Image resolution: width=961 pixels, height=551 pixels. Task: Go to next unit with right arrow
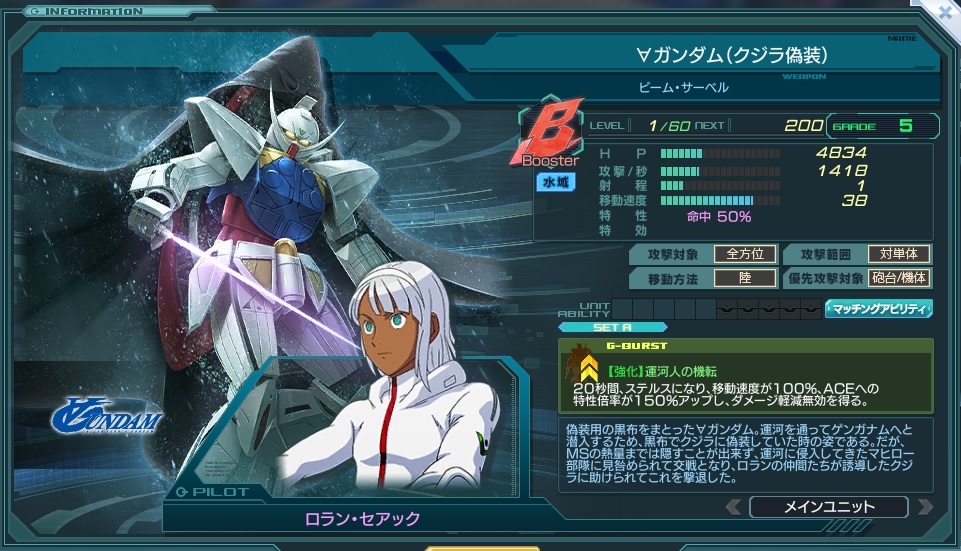924,506
